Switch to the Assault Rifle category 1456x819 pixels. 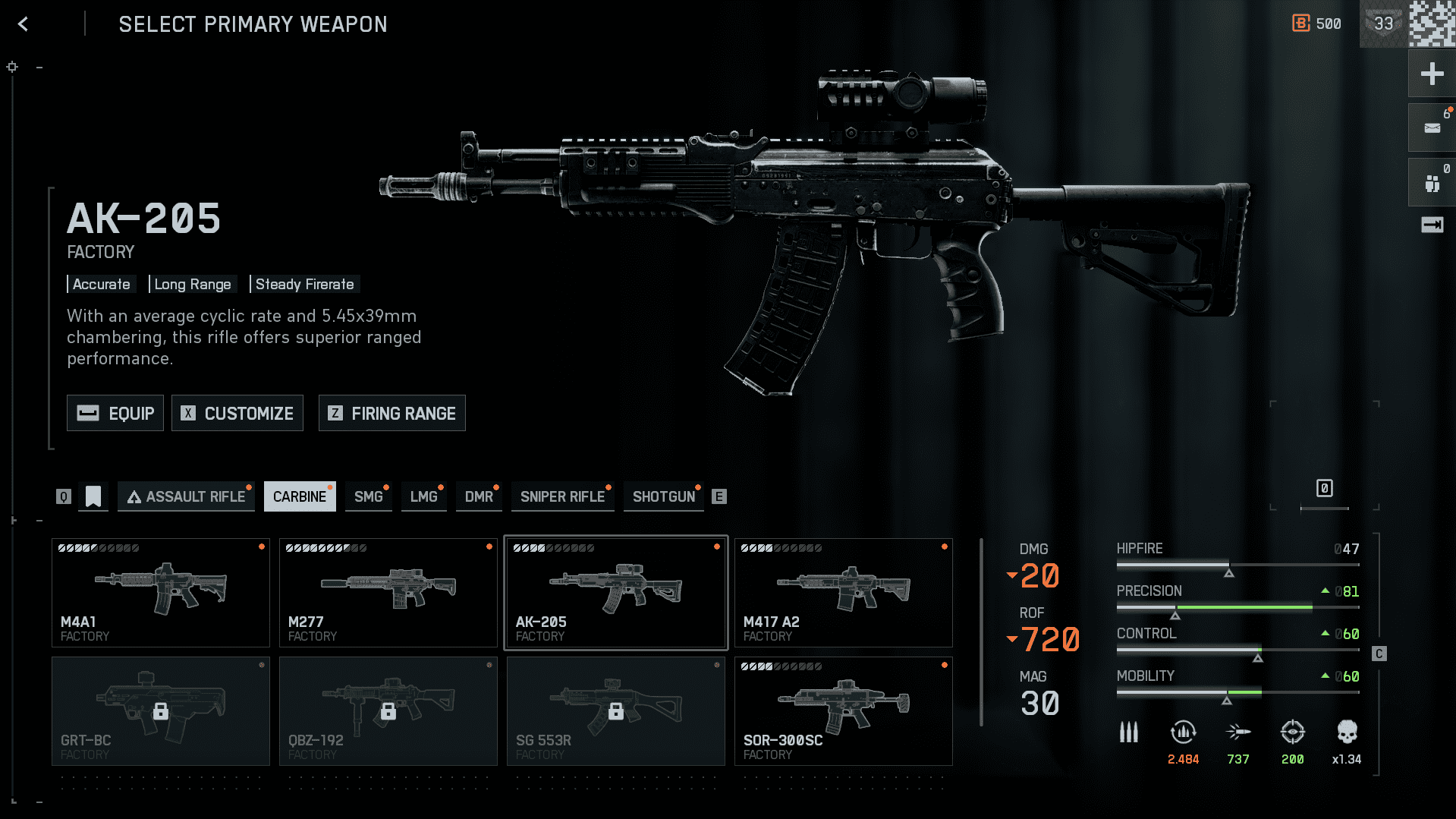(187, 496)
